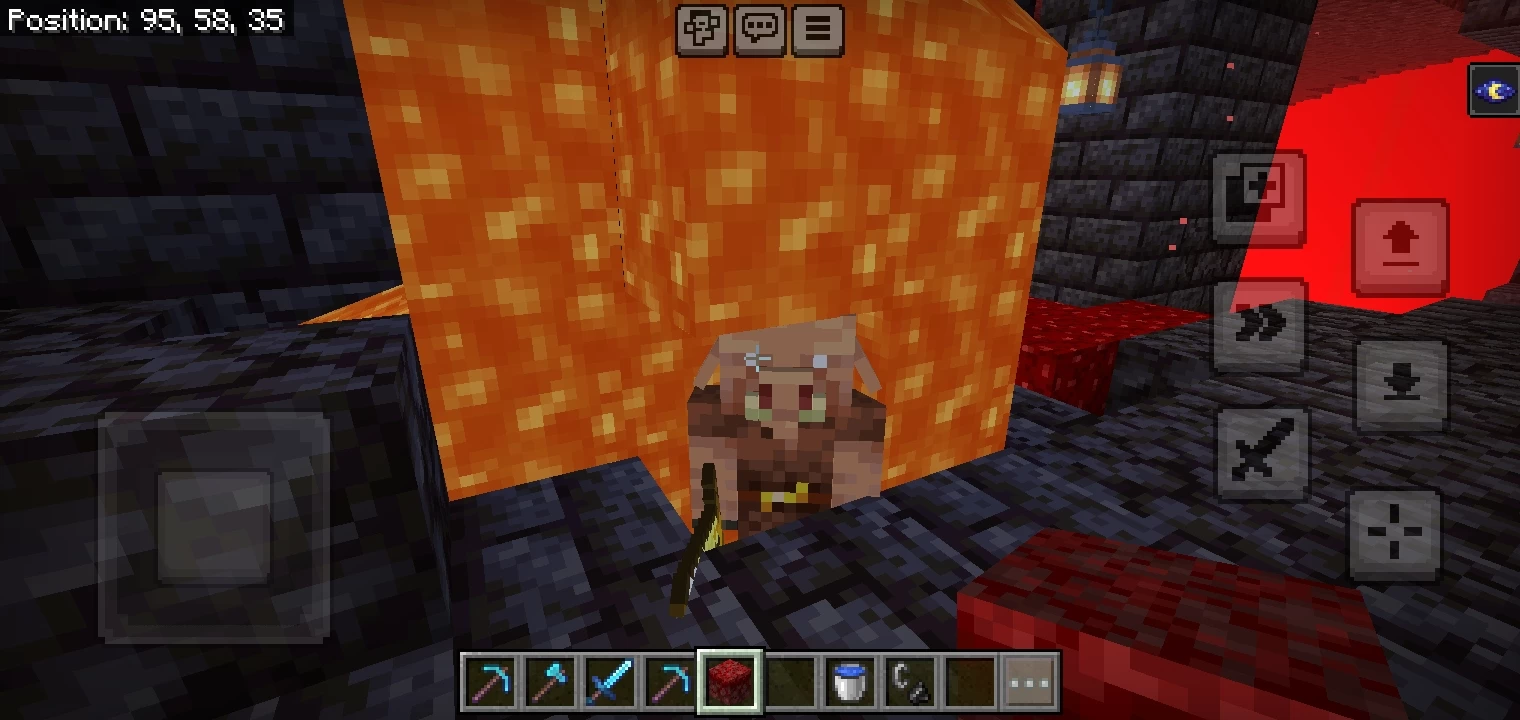Tap the jump up-arrow button
1520x720 pixels.
1400,246
